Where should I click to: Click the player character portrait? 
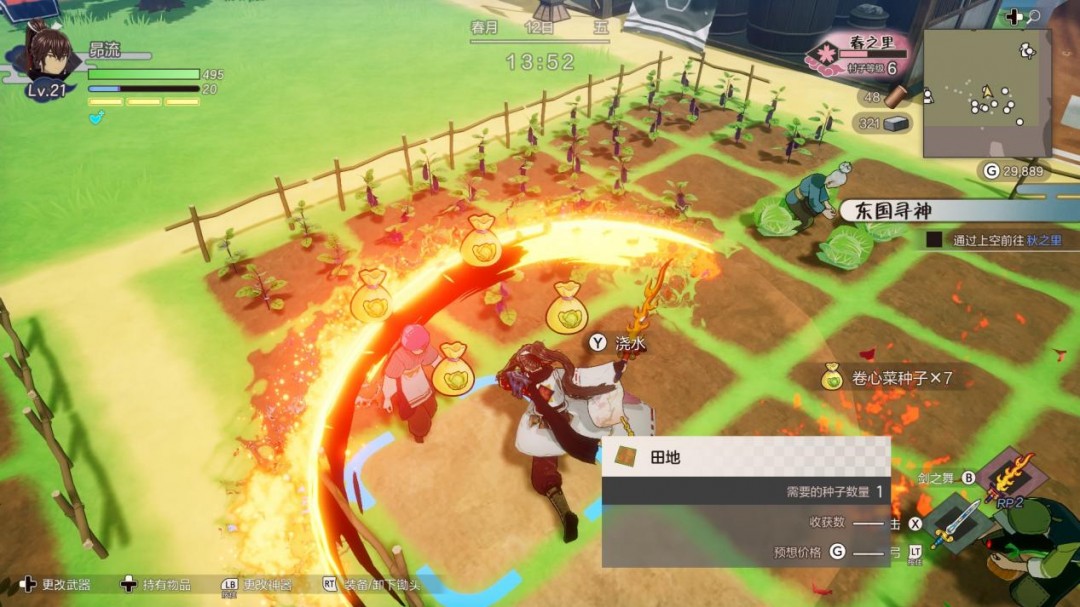tap(47, 58)
